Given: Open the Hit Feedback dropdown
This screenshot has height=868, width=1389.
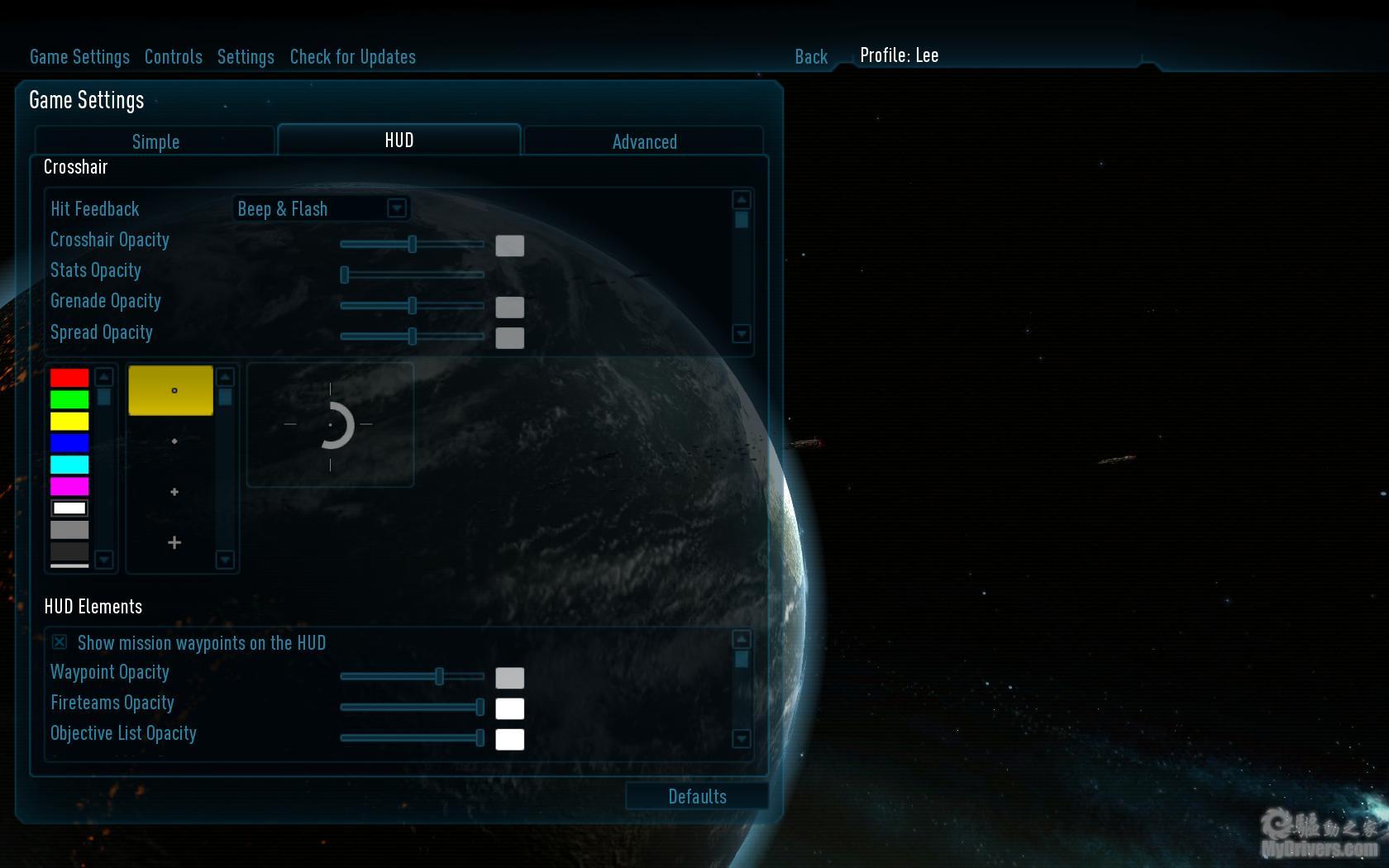Looking at the screenshot, I should coord(397,208).
